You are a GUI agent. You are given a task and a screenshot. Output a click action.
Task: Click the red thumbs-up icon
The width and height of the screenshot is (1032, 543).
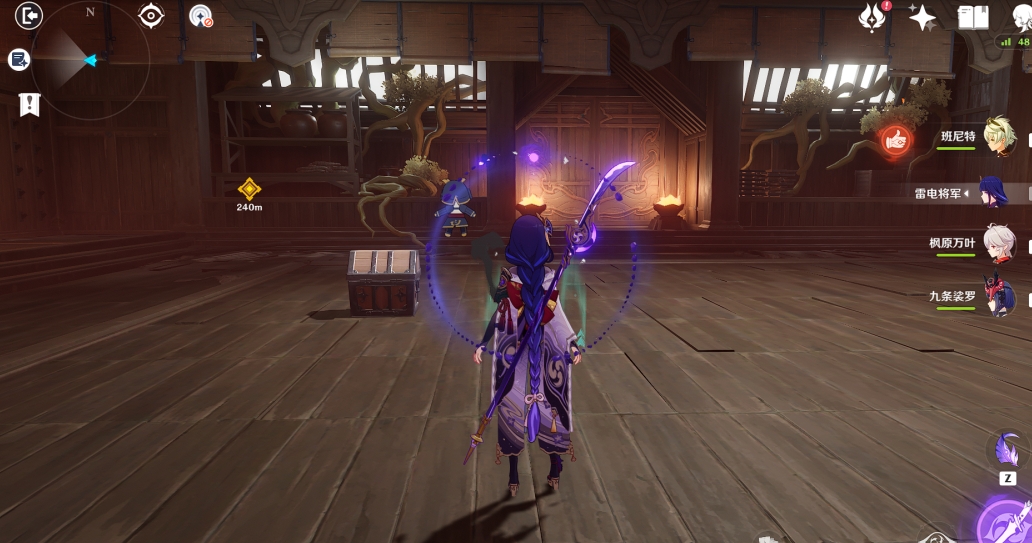coord(895,142)
